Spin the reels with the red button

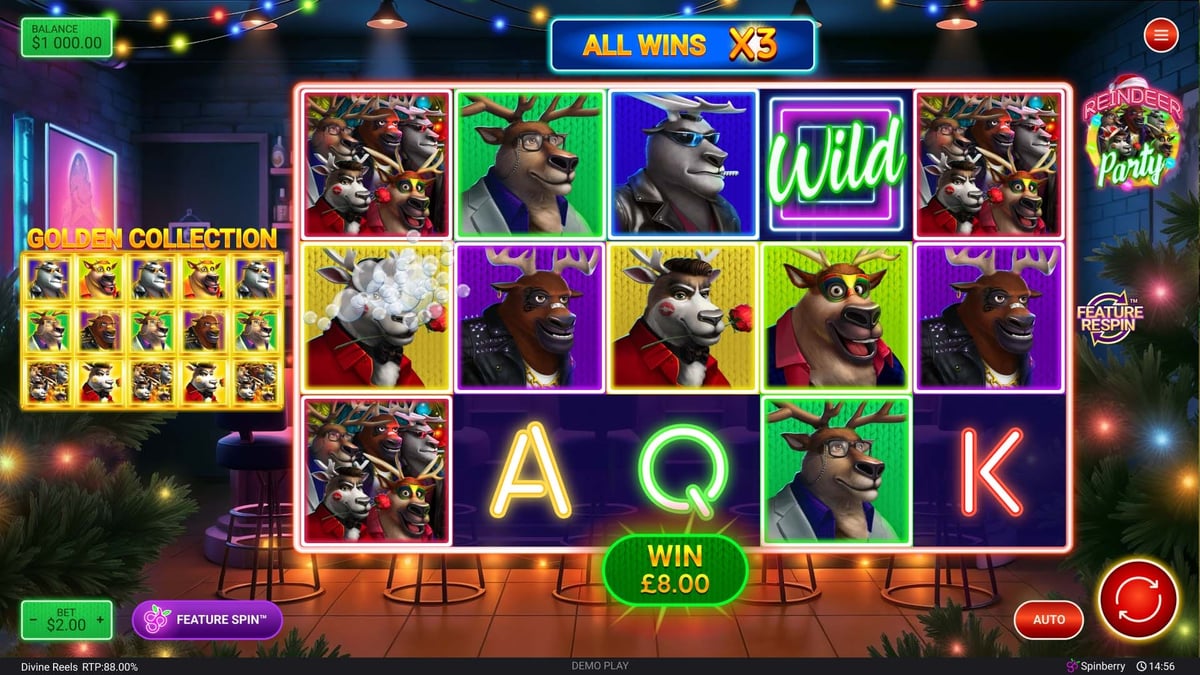(x=1140, y=601)
